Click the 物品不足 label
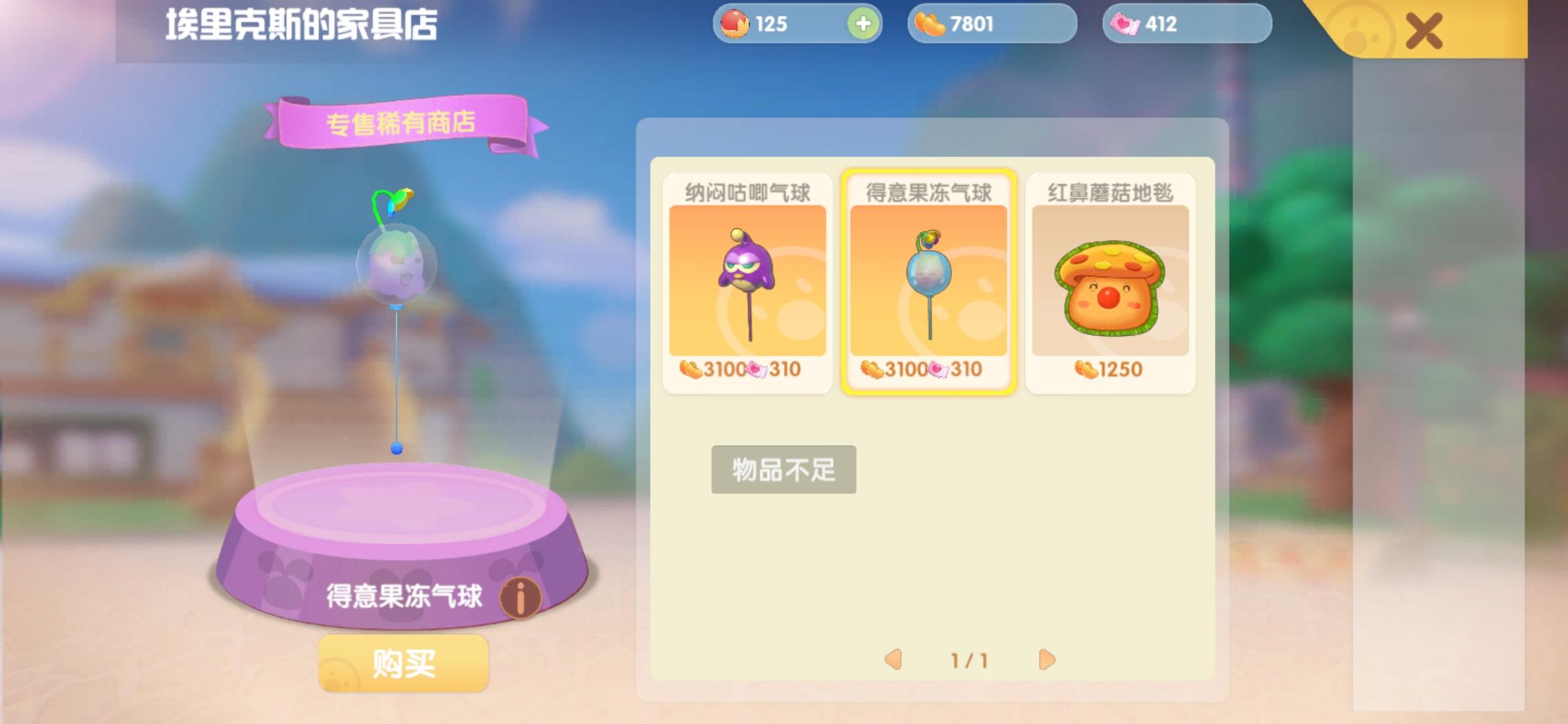1568x724 pixels. pyautogui.click(x=784, y=469)
